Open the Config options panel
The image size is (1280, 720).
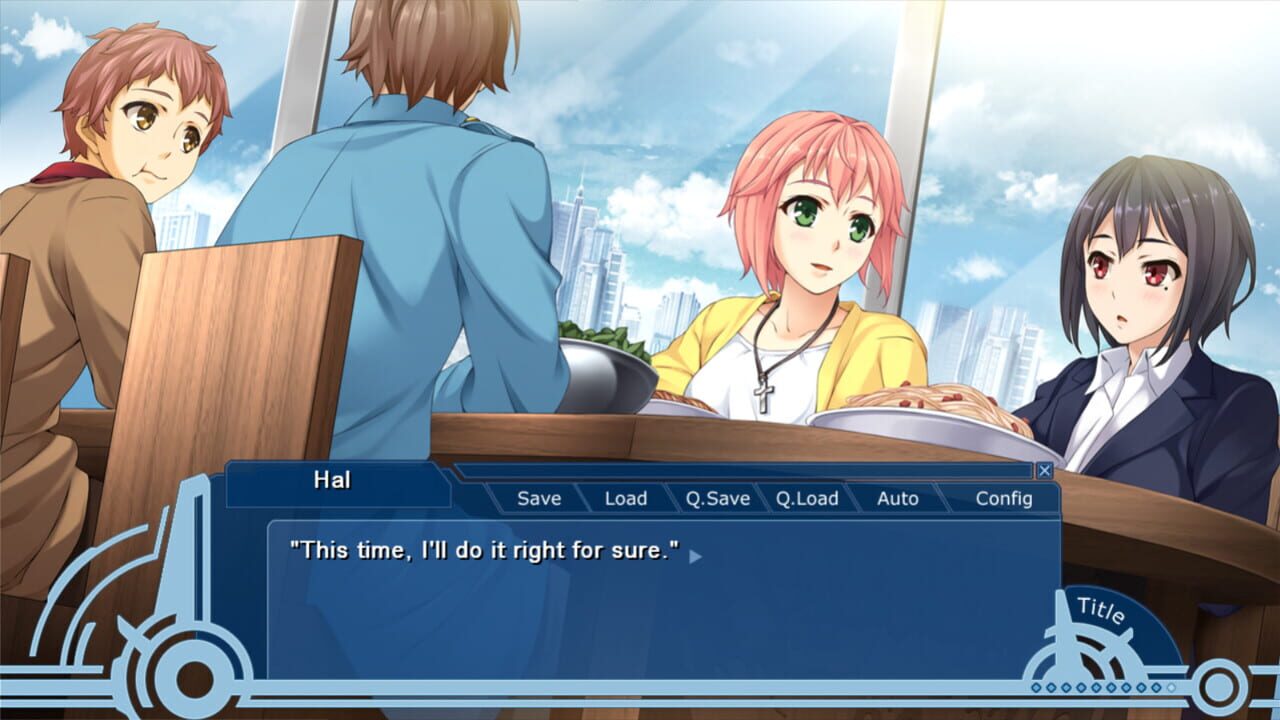coord(1005,498)
